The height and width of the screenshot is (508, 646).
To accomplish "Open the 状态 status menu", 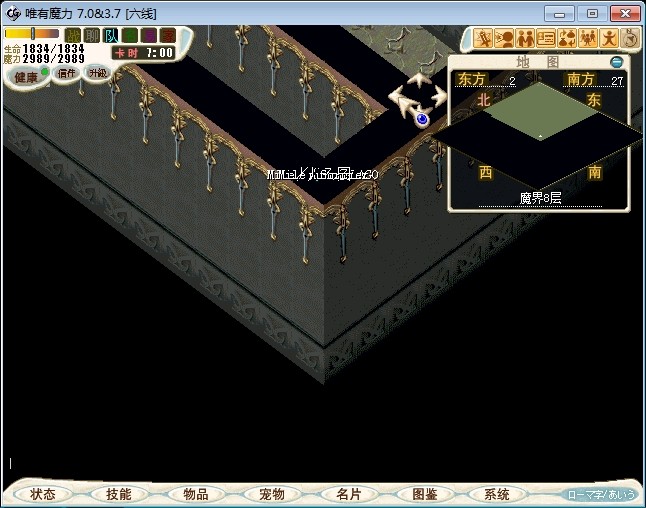I will [x=43, y=494].
